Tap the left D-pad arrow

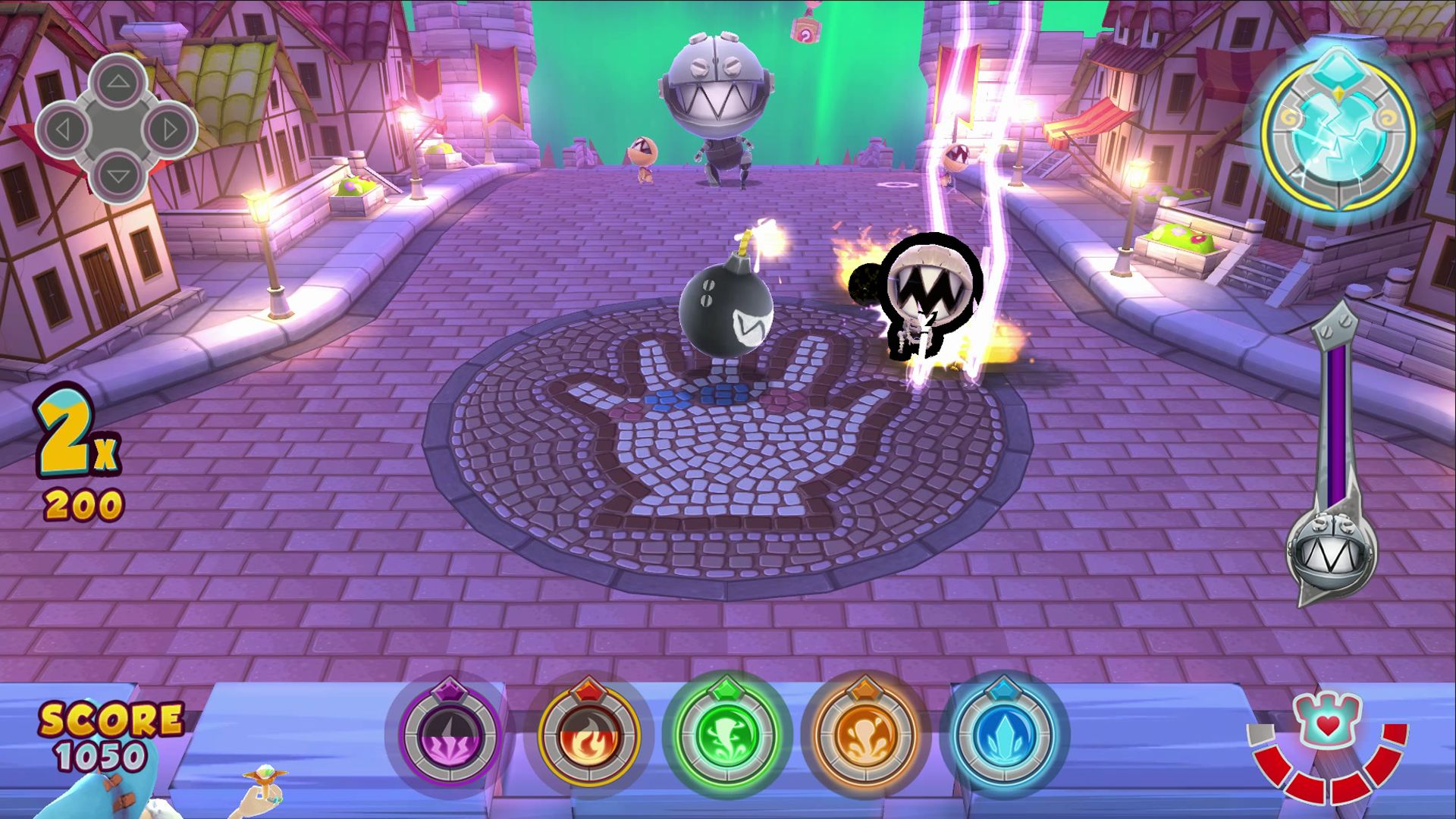click(x=63, y=129)
